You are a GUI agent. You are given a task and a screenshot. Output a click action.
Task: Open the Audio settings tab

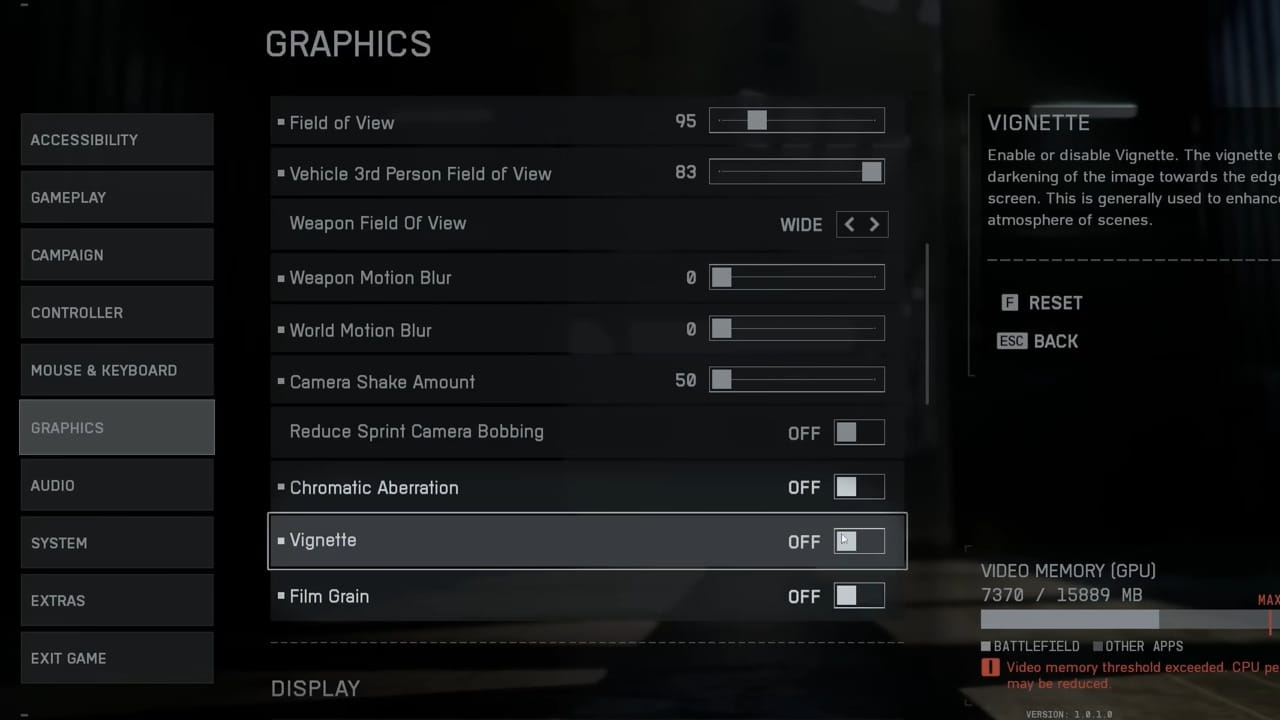point(116,485)
